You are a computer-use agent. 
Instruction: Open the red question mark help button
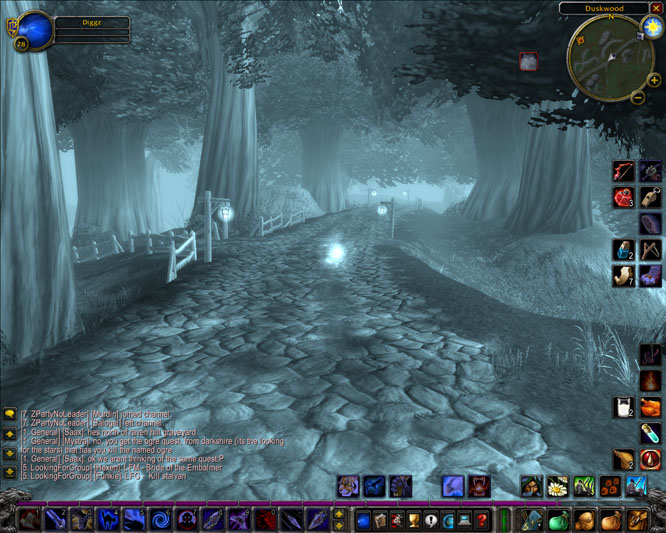click(x=482, y=520)
